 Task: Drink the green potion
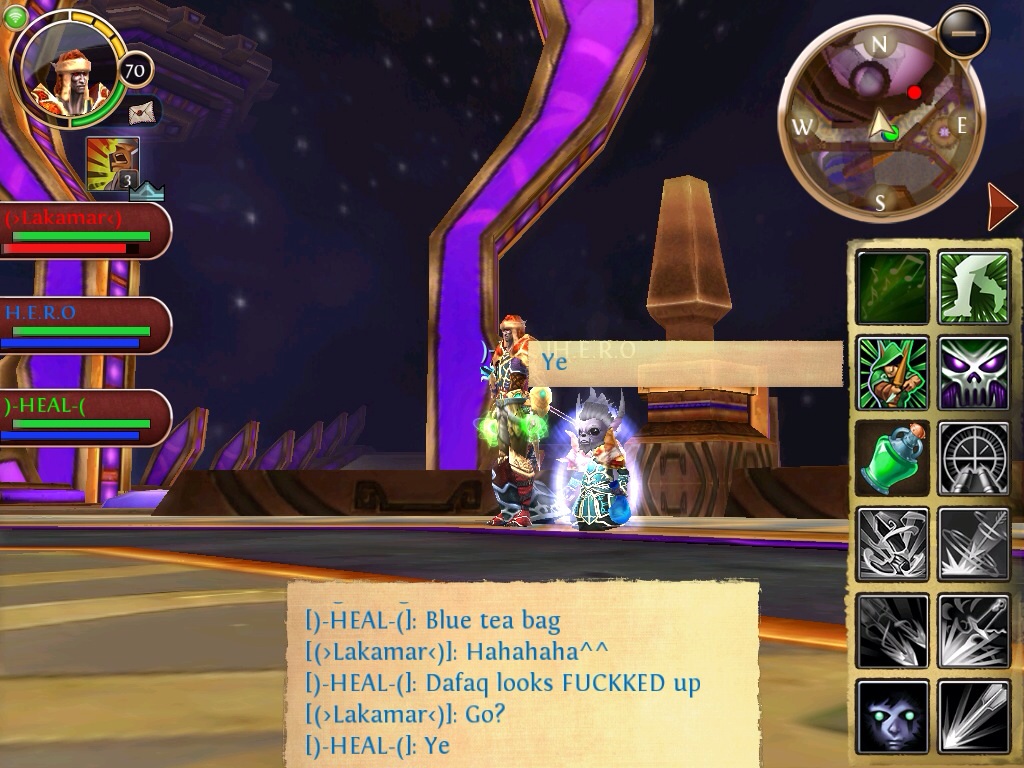893,458
